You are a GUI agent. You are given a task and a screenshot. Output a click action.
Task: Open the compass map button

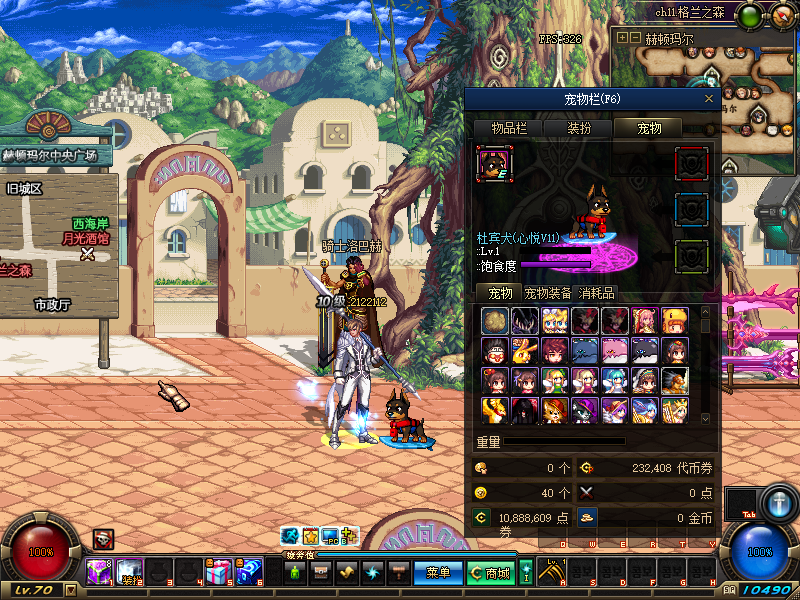(x=778, y=15)
